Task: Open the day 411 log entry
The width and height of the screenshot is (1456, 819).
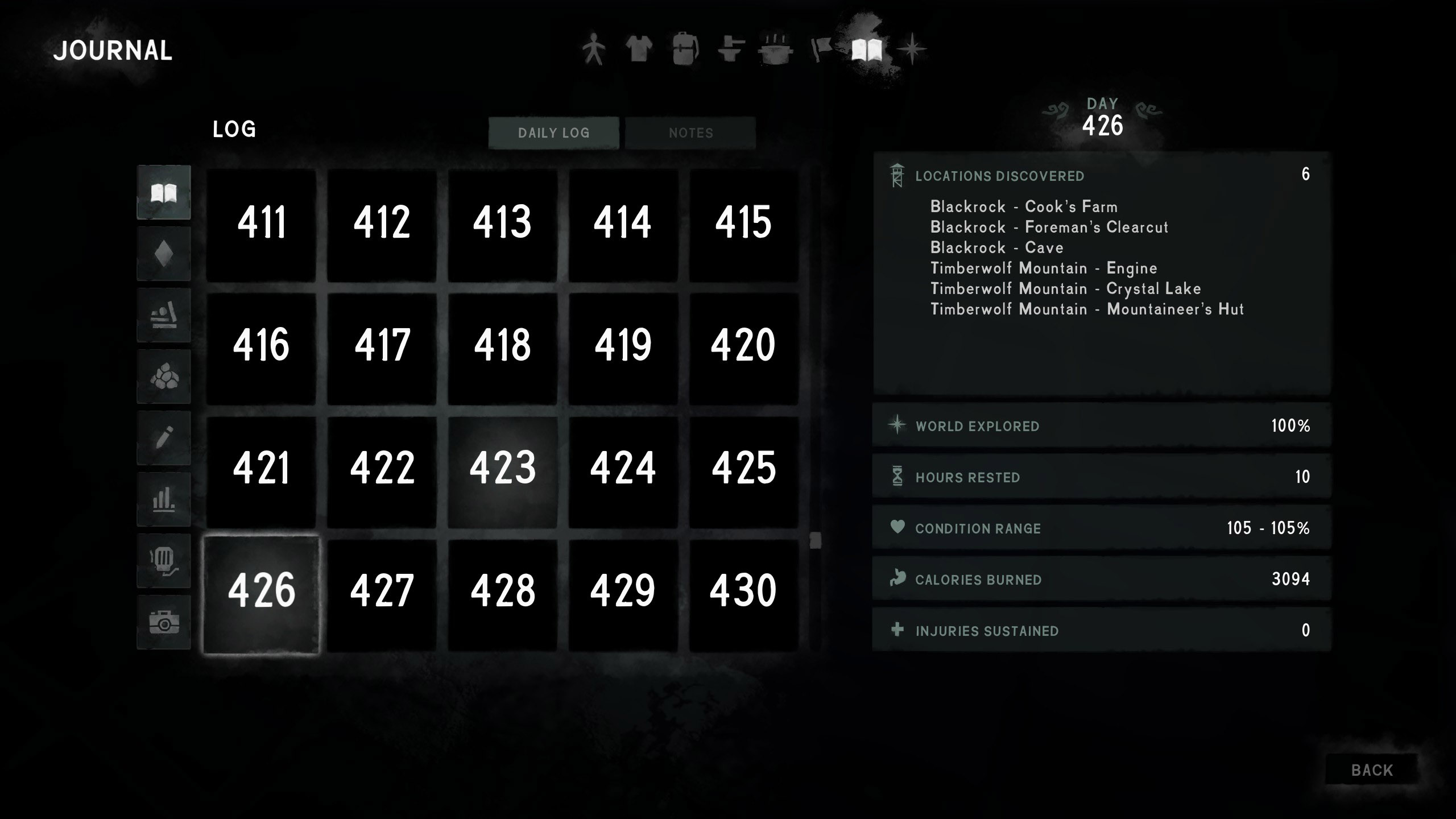Action: click(261, 223)
